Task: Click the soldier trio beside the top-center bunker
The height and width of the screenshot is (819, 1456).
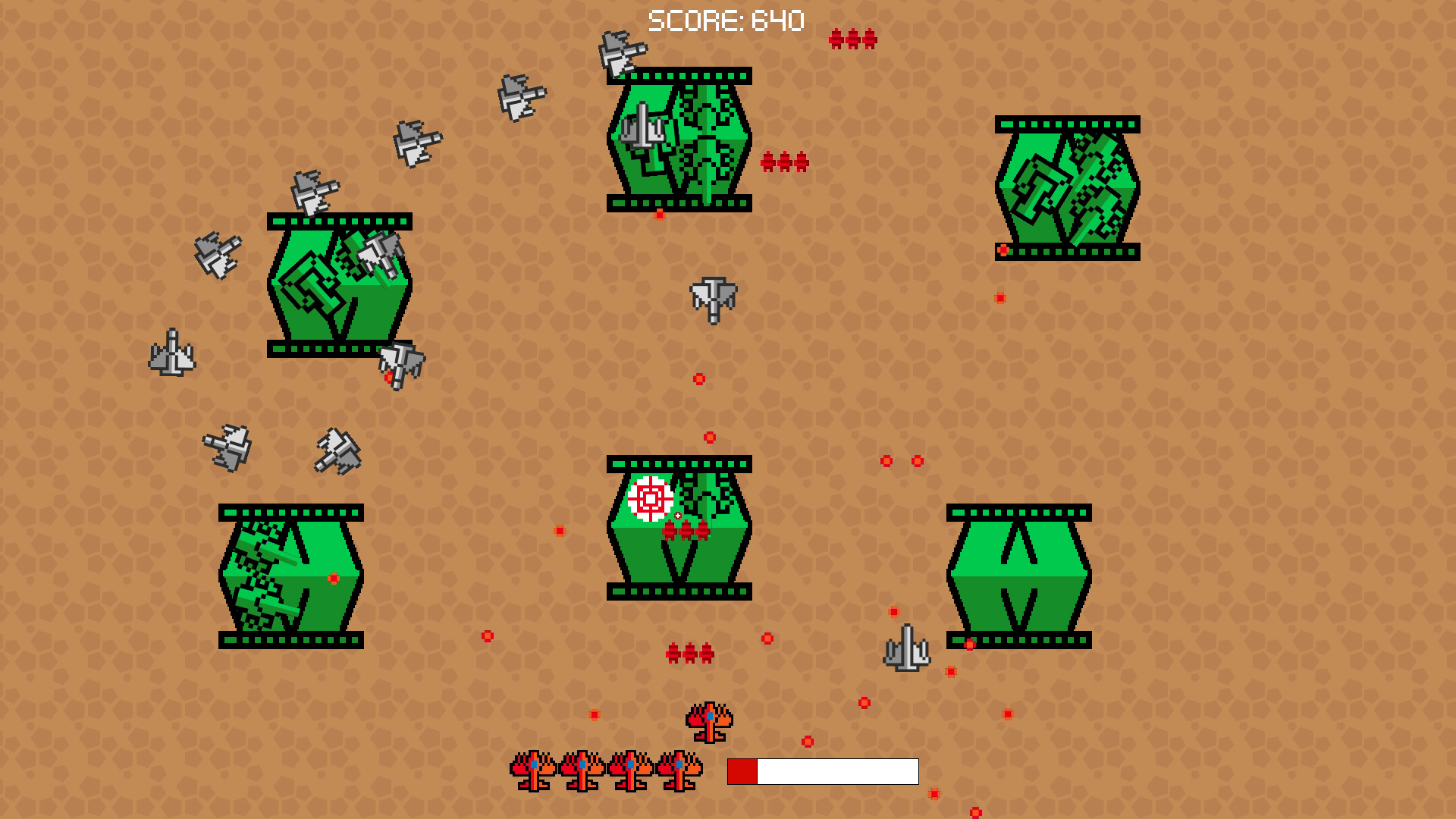Action: coord(785,161)
